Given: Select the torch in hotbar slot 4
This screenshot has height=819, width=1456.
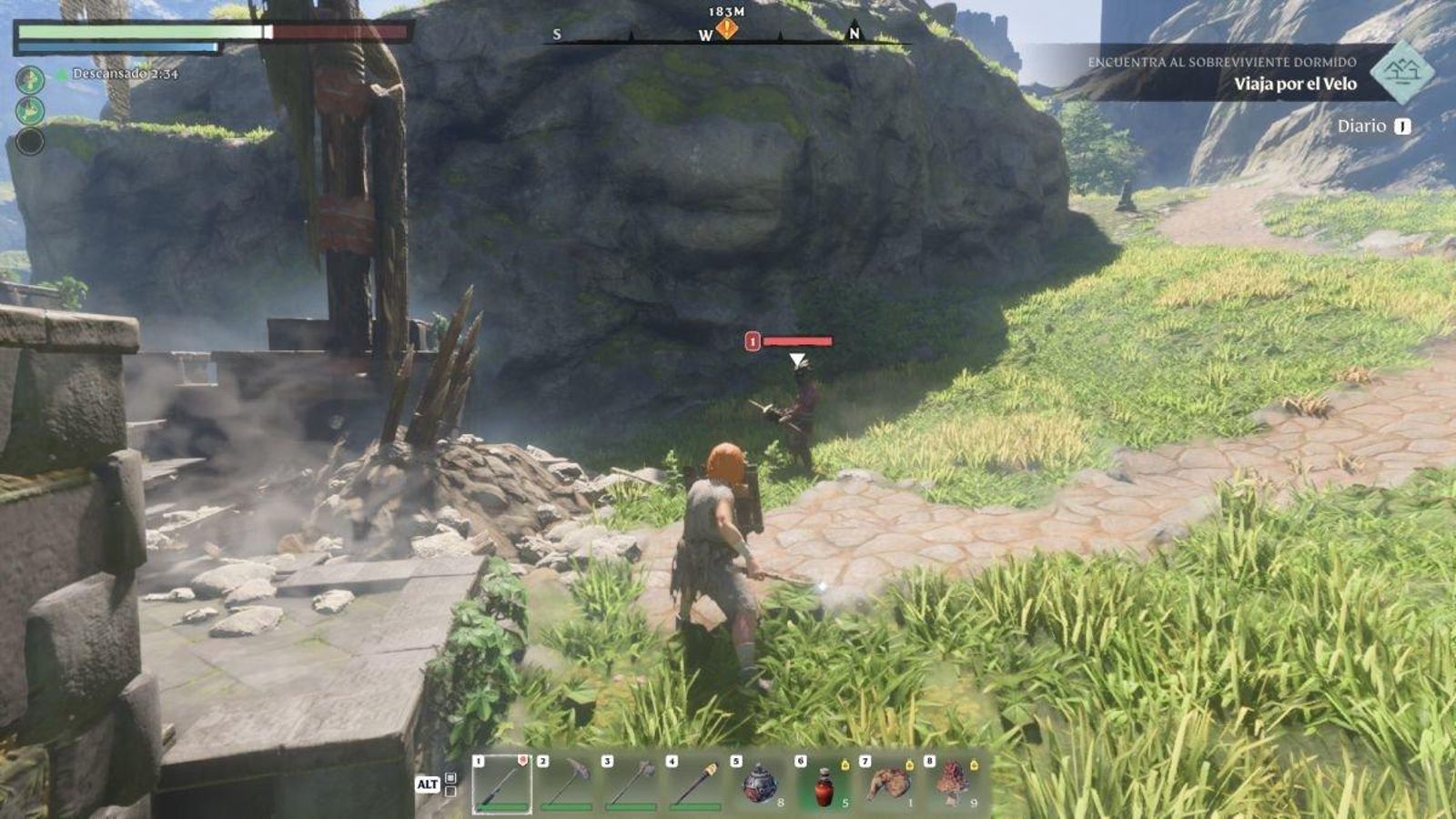Looking at the screenshot, I should click(695, 783).
